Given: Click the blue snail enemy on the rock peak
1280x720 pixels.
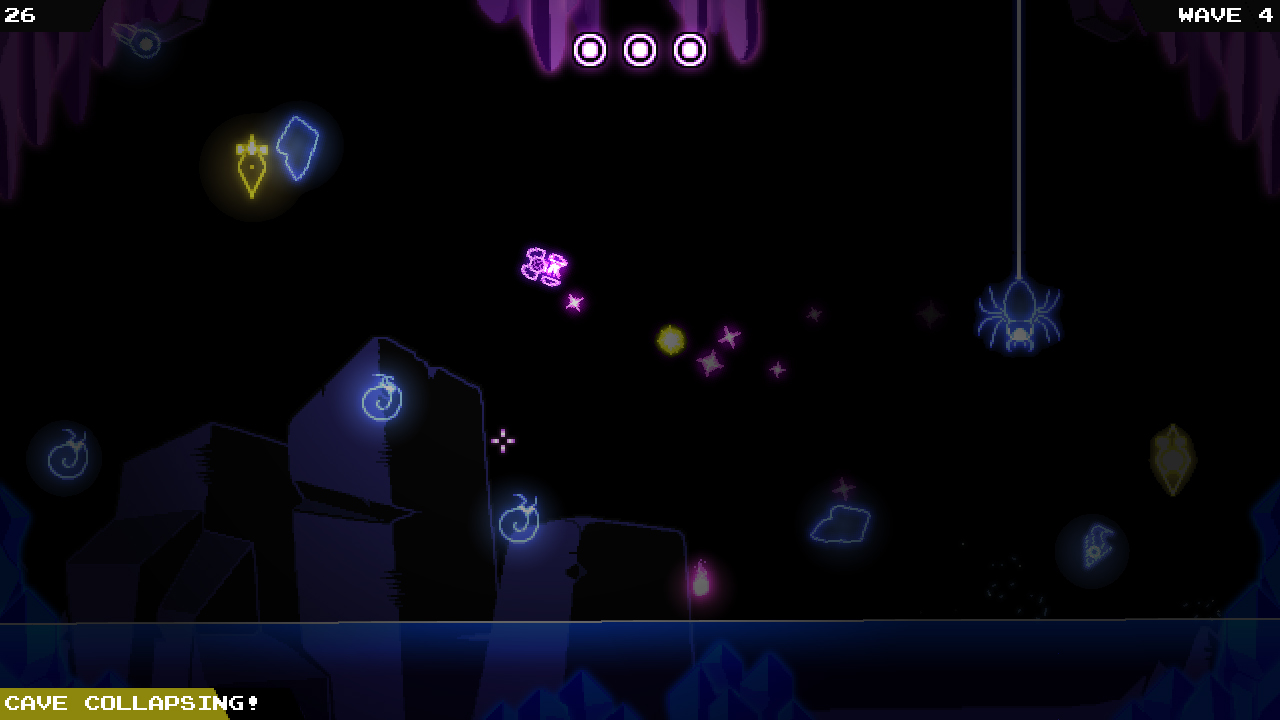Looking at the screenshot, I should pyautogui.click(x=380, y=397).
